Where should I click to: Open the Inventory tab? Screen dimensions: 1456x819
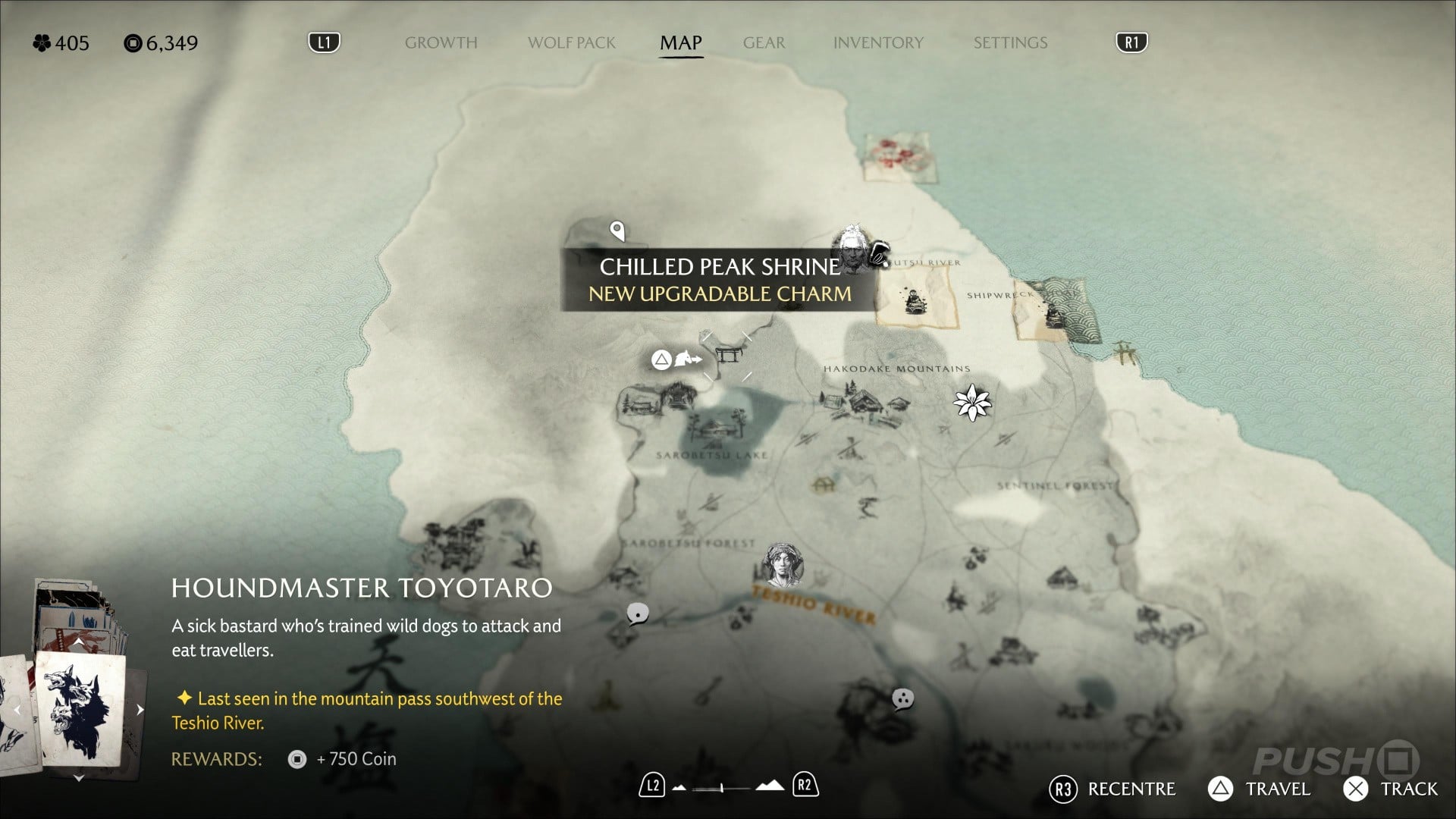pos(878,42)
